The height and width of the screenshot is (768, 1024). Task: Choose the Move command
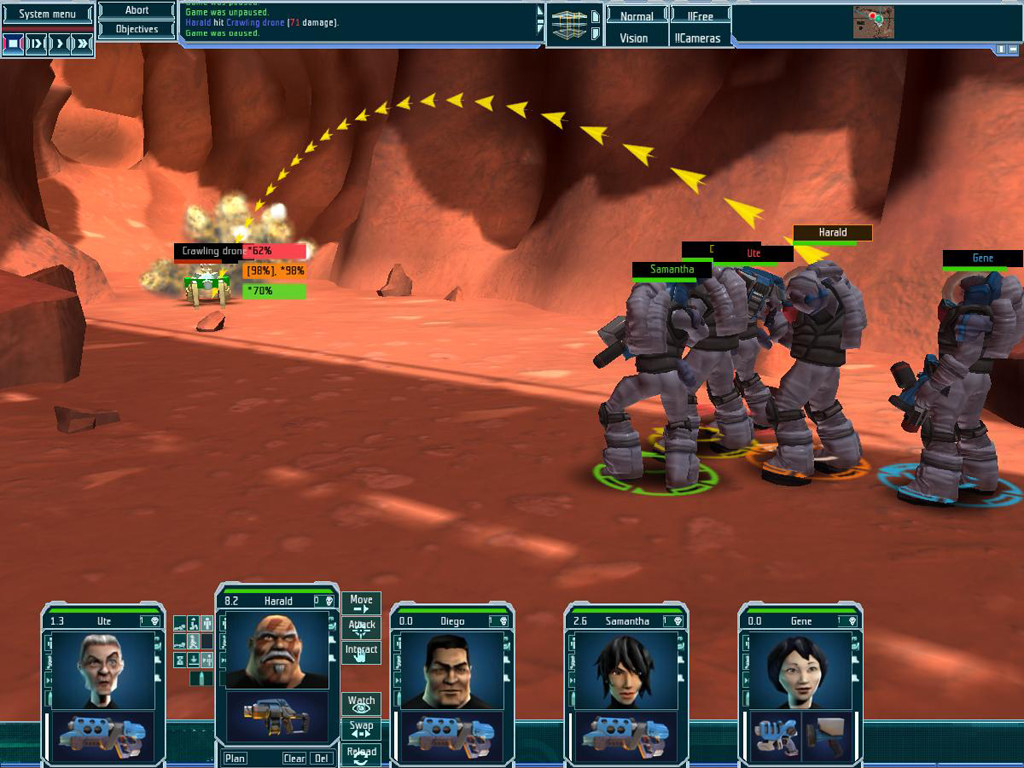pos(361,604)
